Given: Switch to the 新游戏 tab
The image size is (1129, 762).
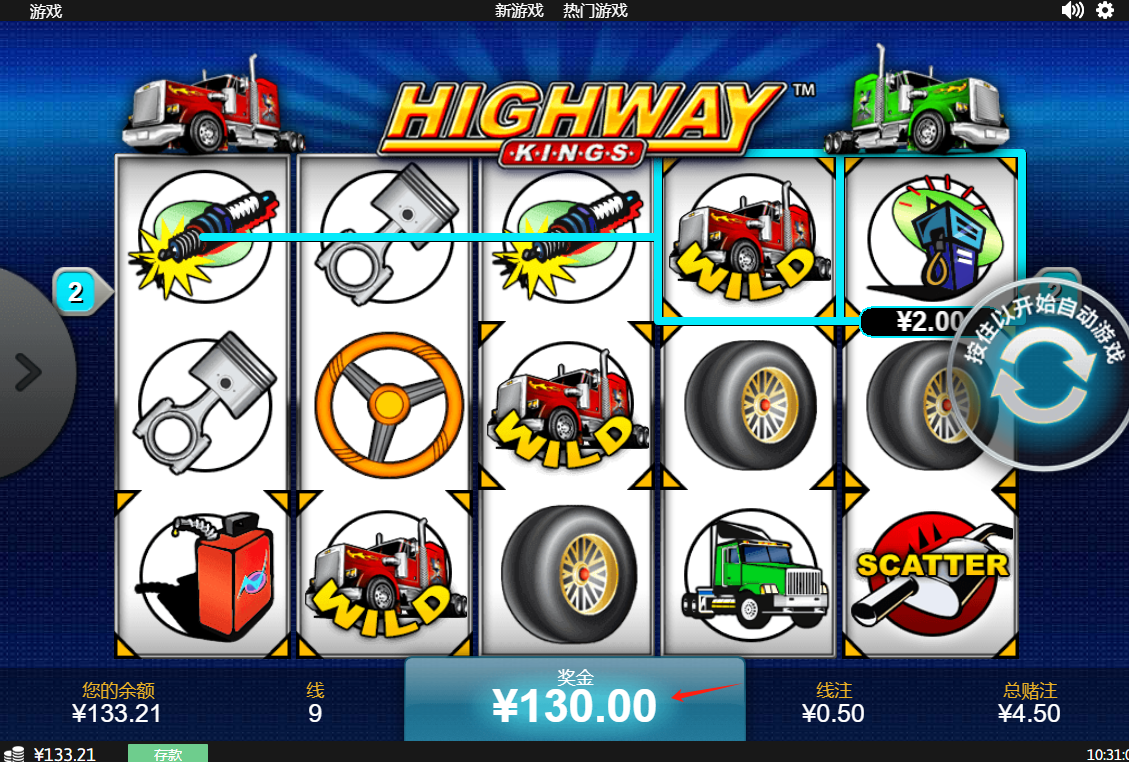Looking at the screenshot, I should pos(519,11).
